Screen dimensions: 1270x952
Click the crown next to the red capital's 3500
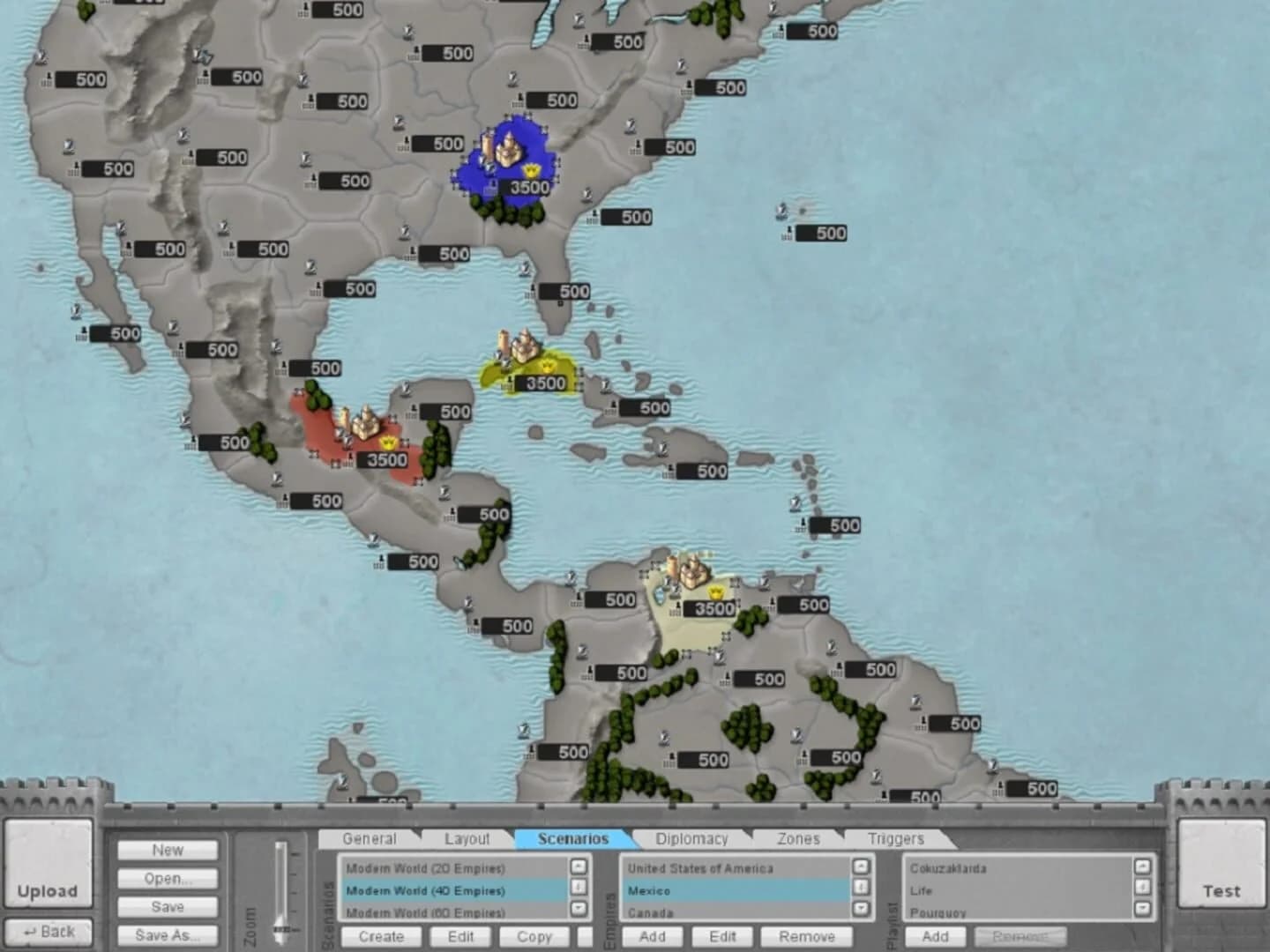(389, 443)
